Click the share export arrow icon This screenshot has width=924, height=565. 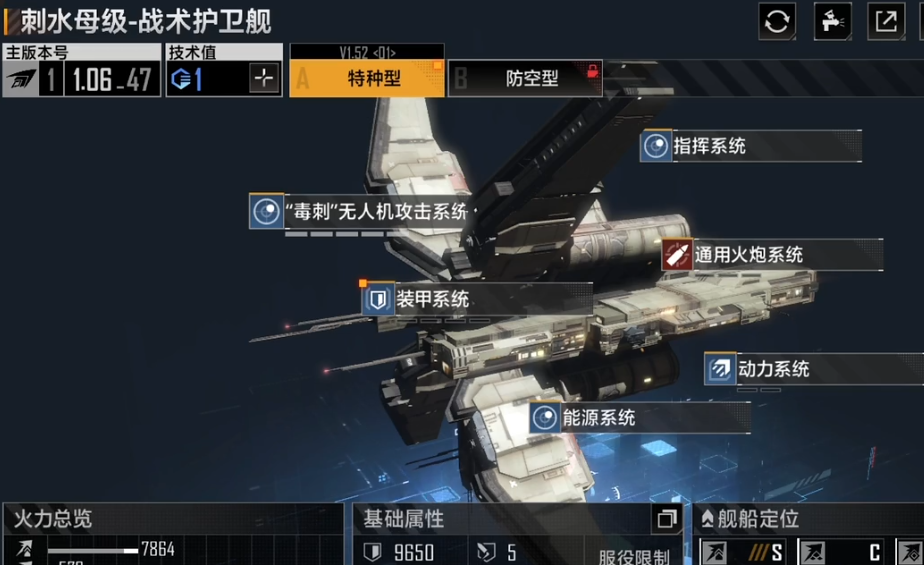coord(886,21)
